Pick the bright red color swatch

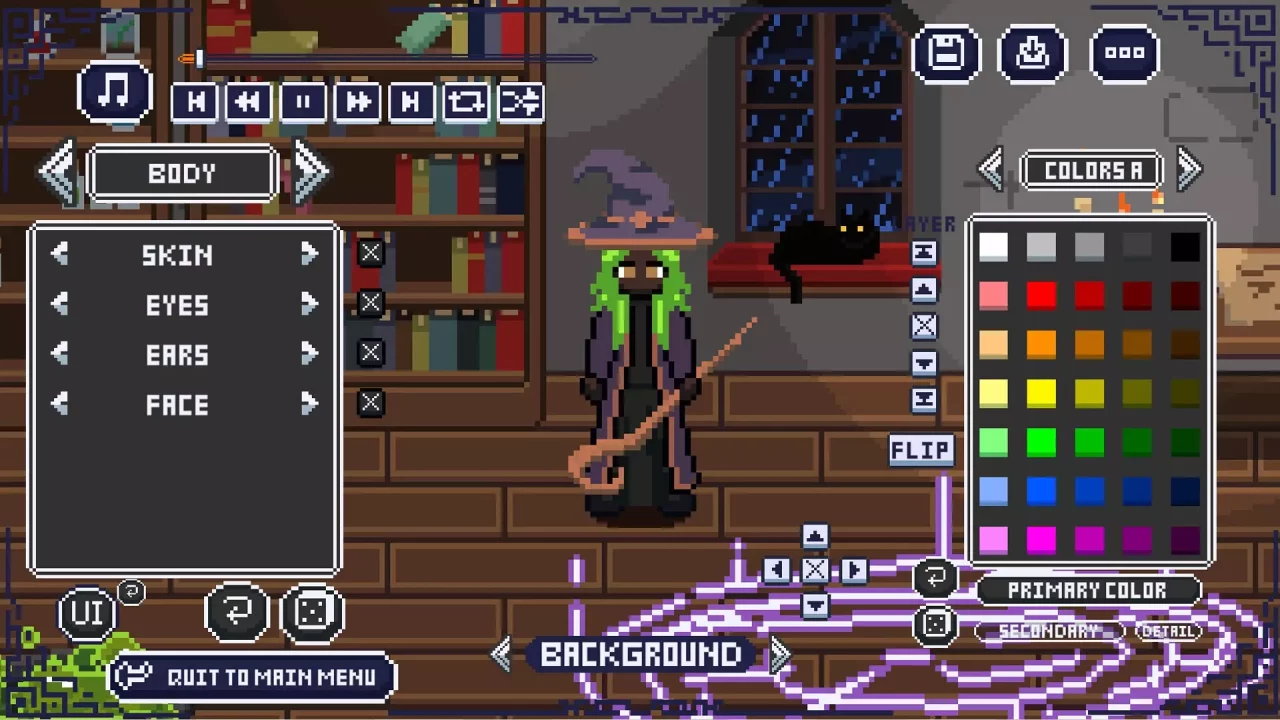coord(1041,294)
